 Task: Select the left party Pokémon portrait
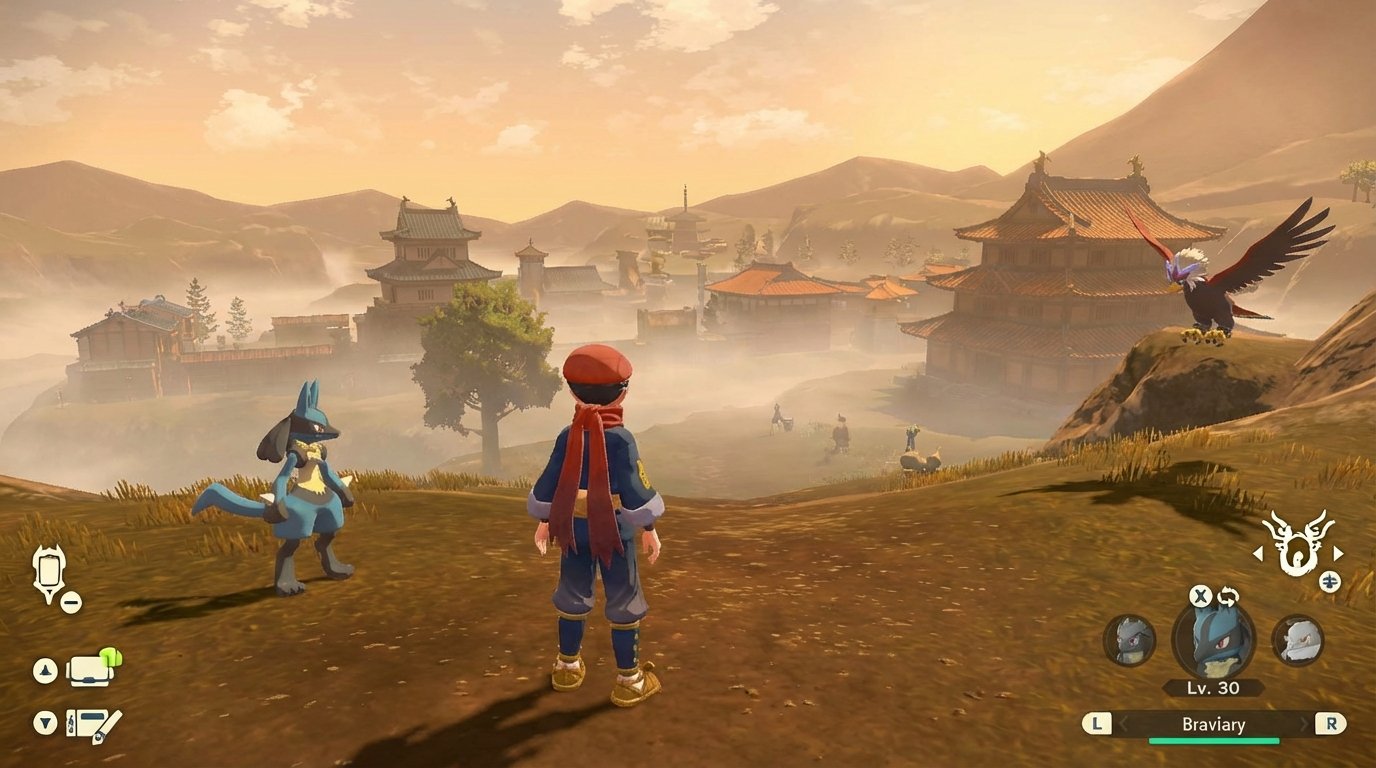1127,641
